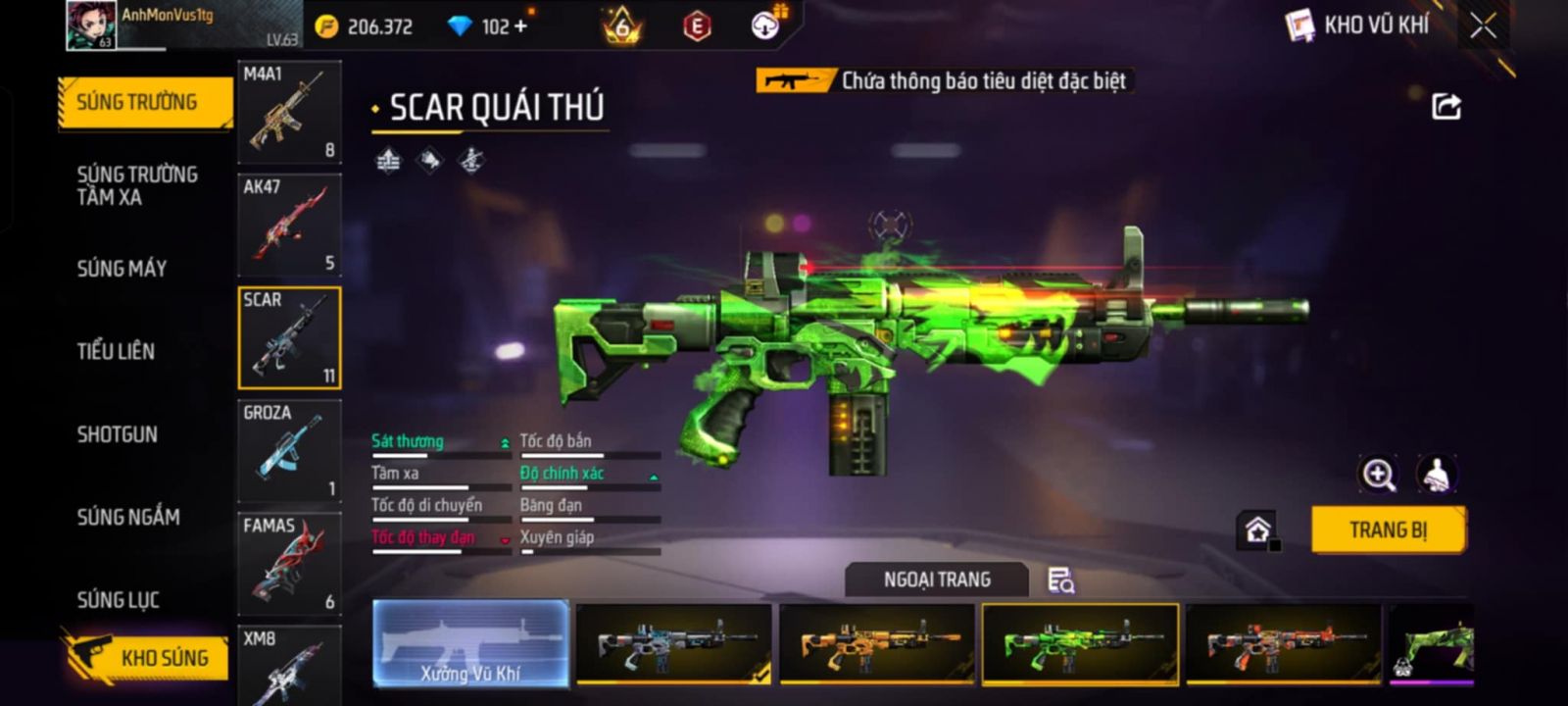The height and width of the screenshot is (706, 1568).
Task: Select the SÚNG TRƯỜNG category tab
Action: tap(144, 102)
